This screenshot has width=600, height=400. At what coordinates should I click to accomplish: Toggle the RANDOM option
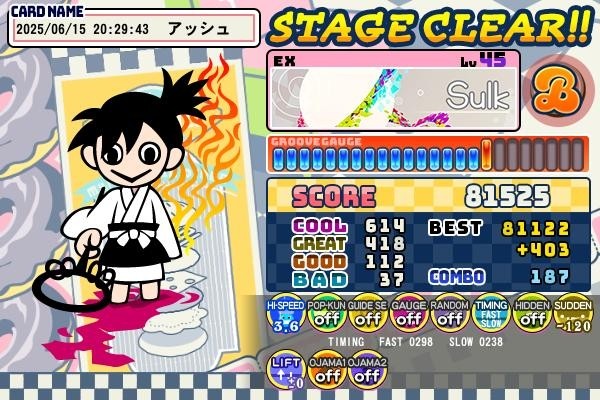[449, 315]
